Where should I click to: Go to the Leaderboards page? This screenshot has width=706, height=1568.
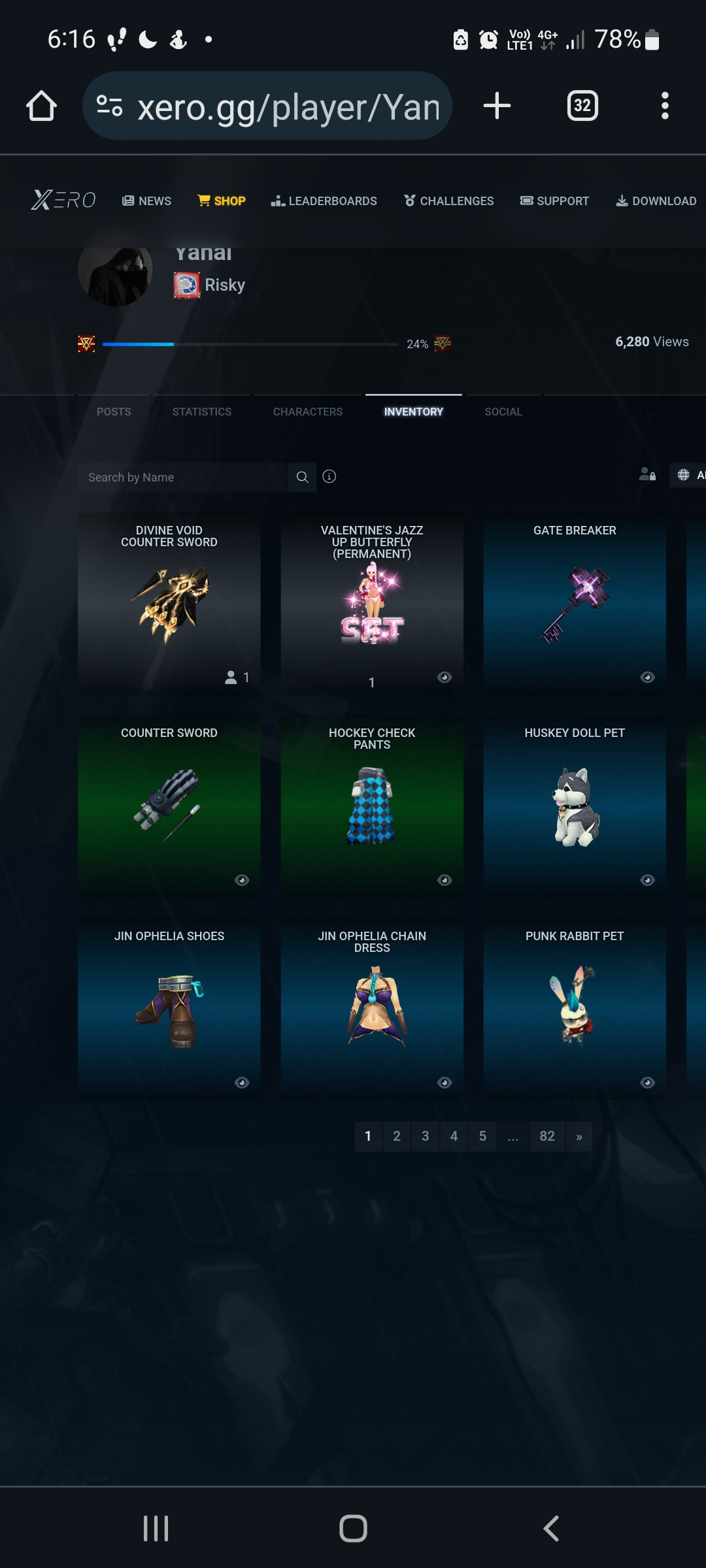click(x=324, y=201)
